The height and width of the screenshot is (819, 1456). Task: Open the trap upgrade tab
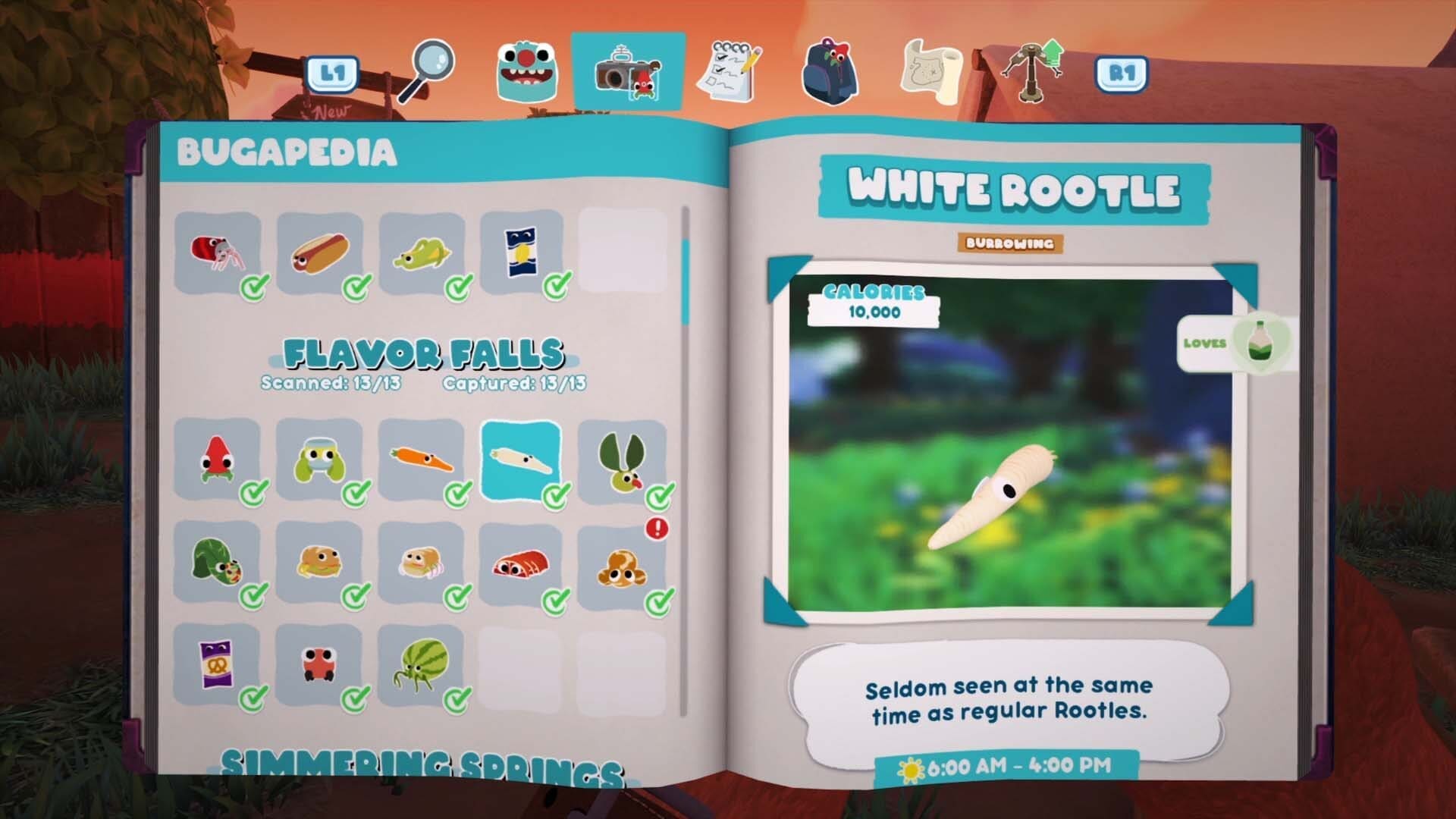tap(1033, 71)
